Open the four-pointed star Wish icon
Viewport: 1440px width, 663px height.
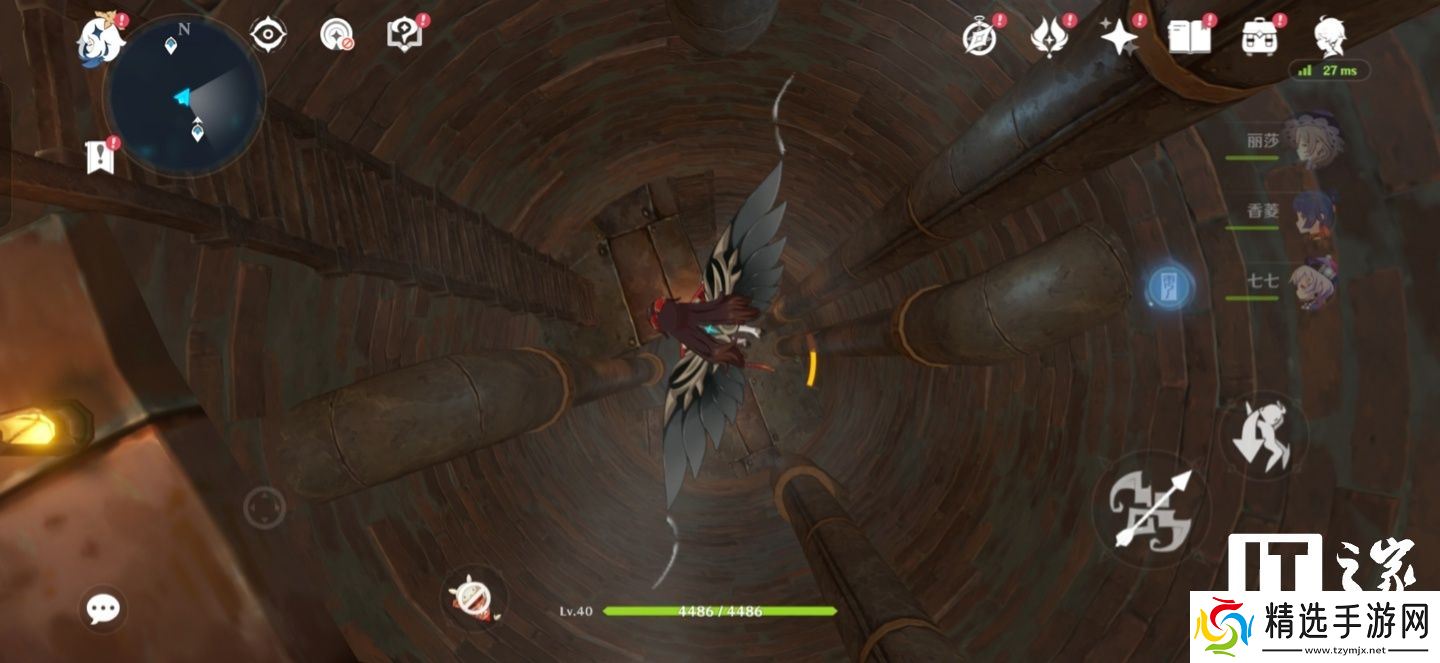(1118, 37)
